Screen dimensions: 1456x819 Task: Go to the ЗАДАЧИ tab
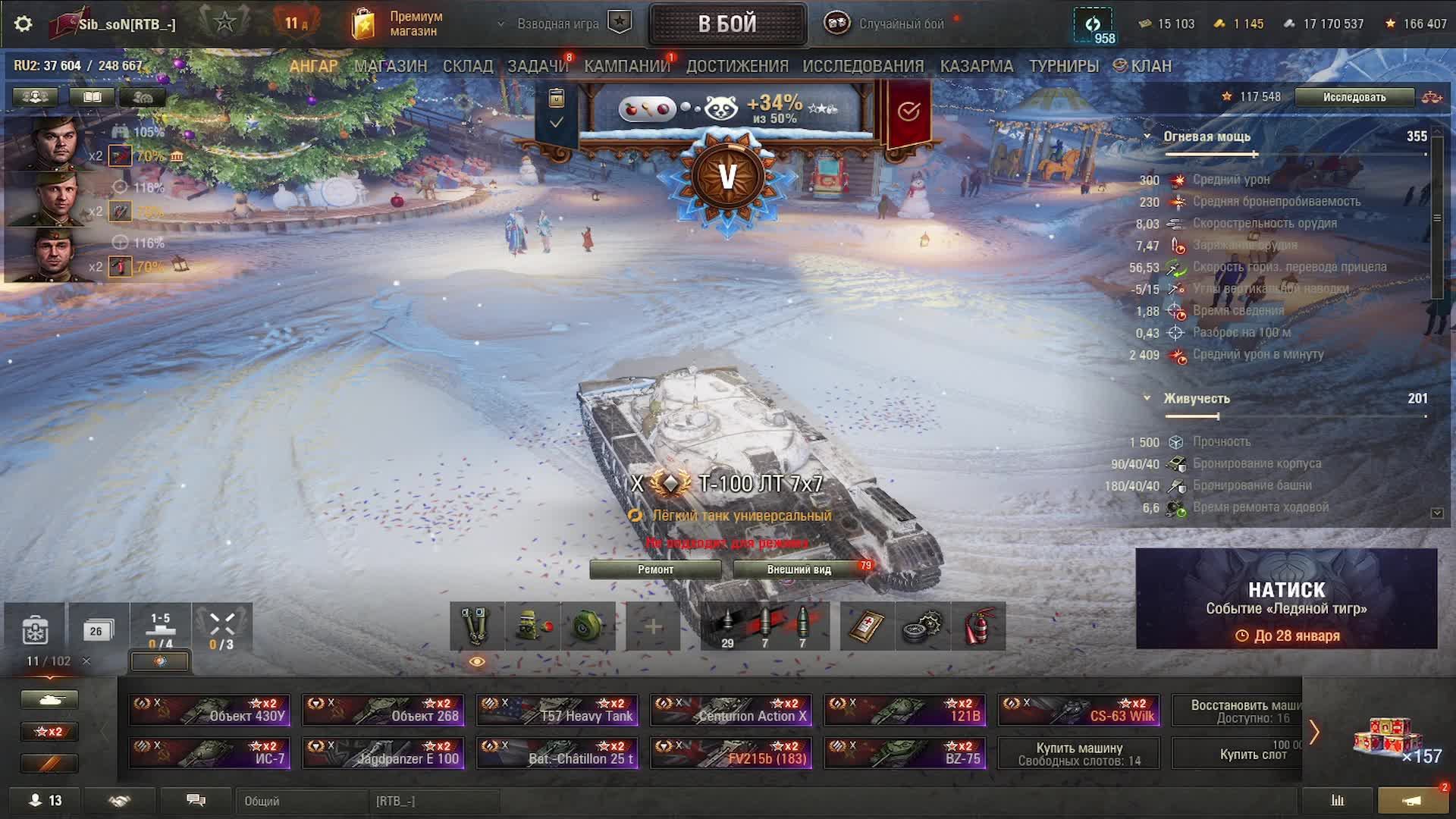537,66
